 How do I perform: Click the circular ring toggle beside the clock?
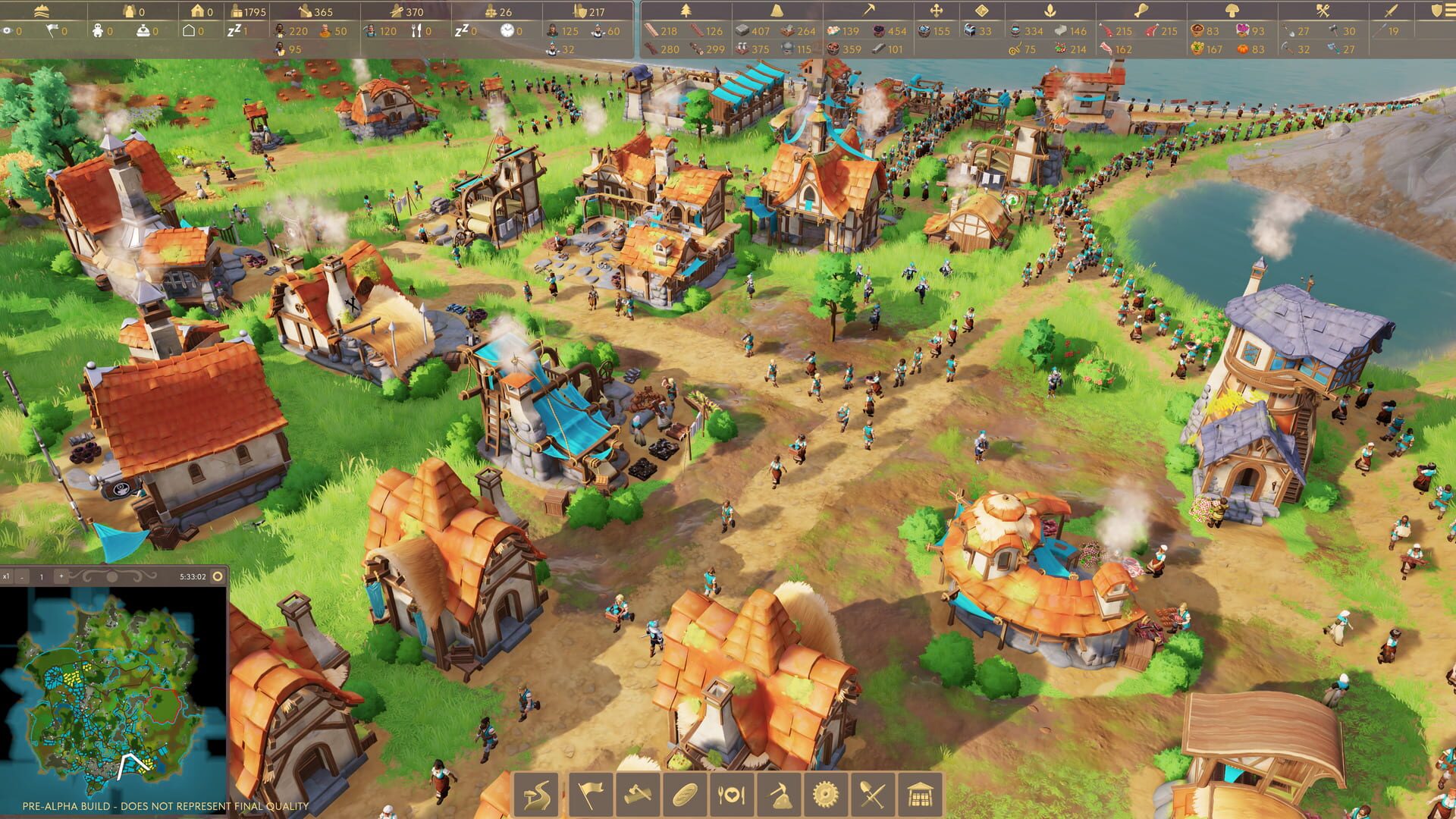[x=218, y=576]
